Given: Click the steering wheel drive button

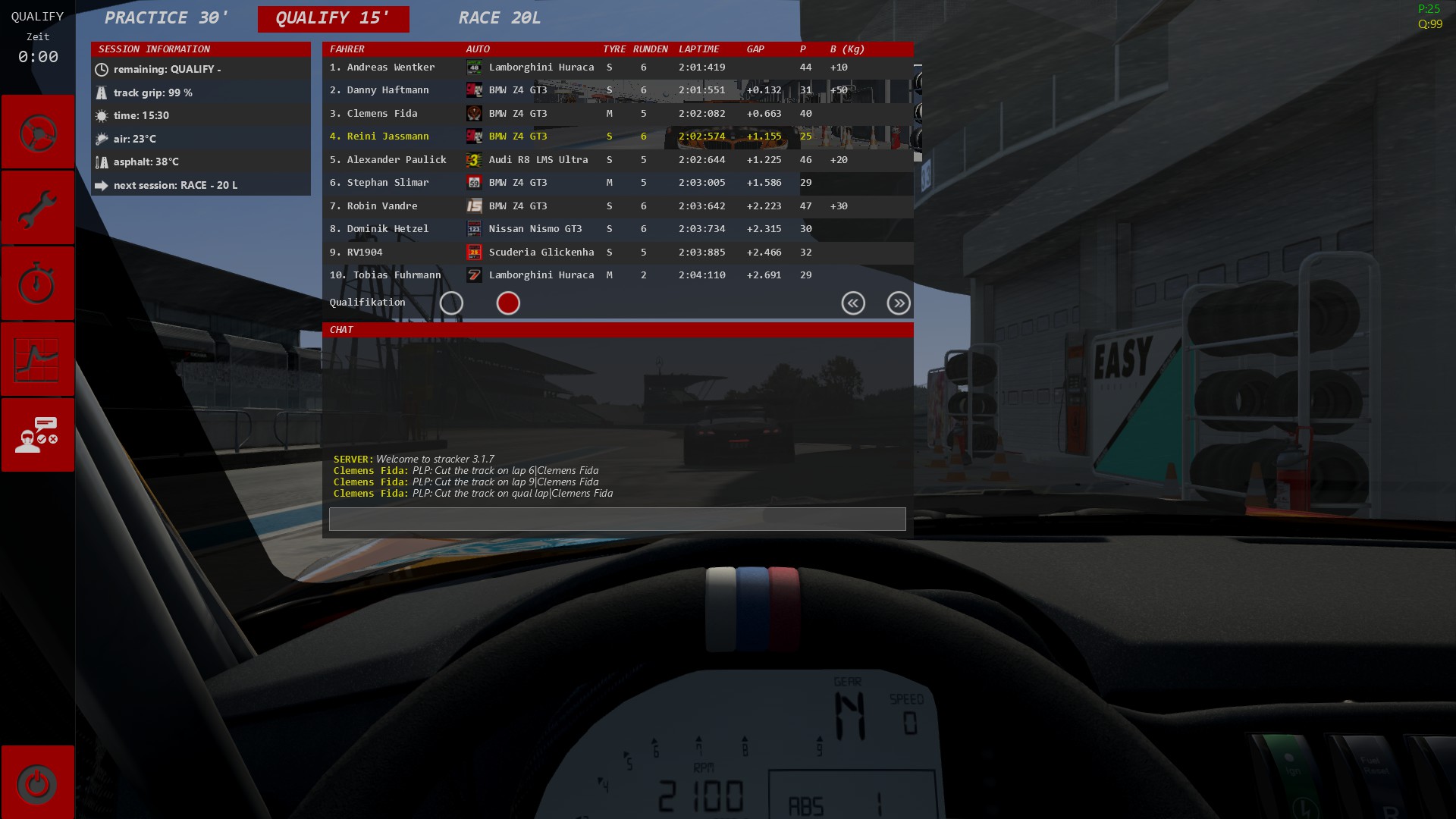Looking at the screenshot, I should [x=37, y=133].
